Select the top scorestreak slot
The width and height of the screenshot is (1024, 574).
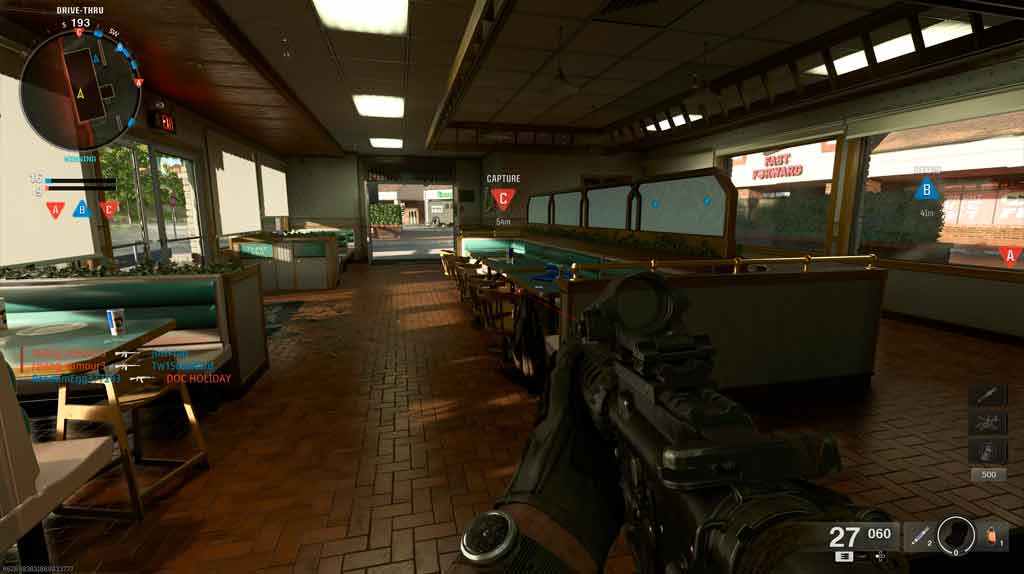click(987, 395)
